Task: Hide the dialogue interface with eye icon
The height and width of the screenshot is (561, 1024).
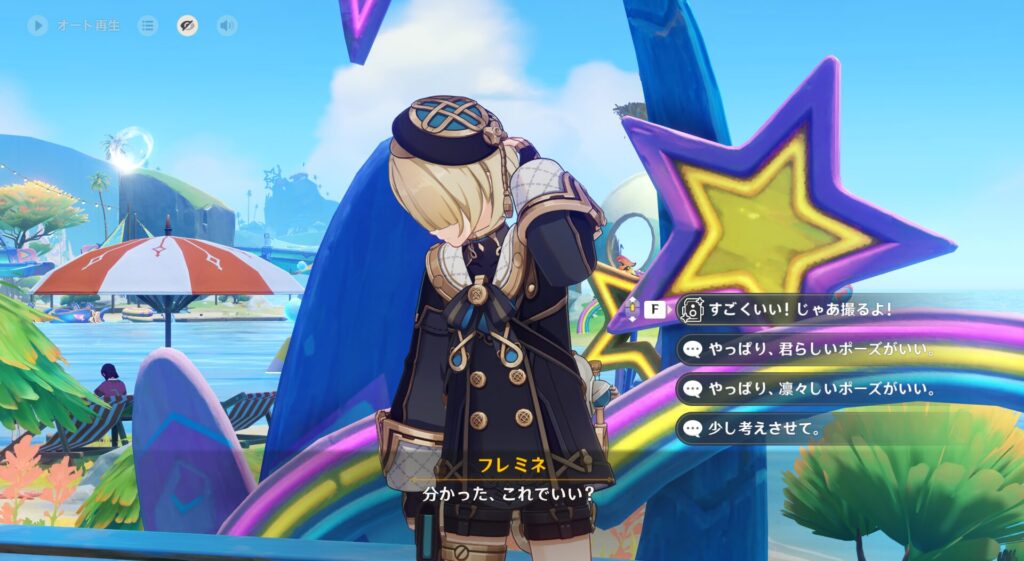Action: (188, 26)
